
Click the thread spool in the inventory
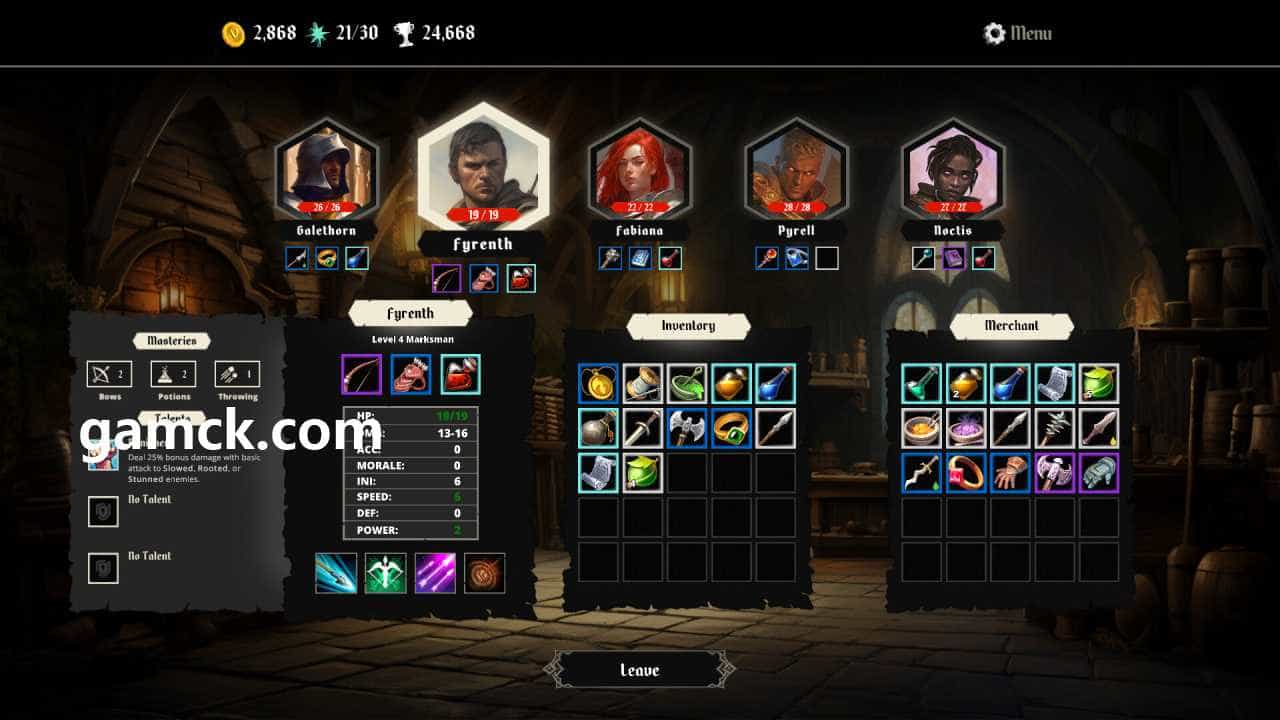[x=643, y=383]
